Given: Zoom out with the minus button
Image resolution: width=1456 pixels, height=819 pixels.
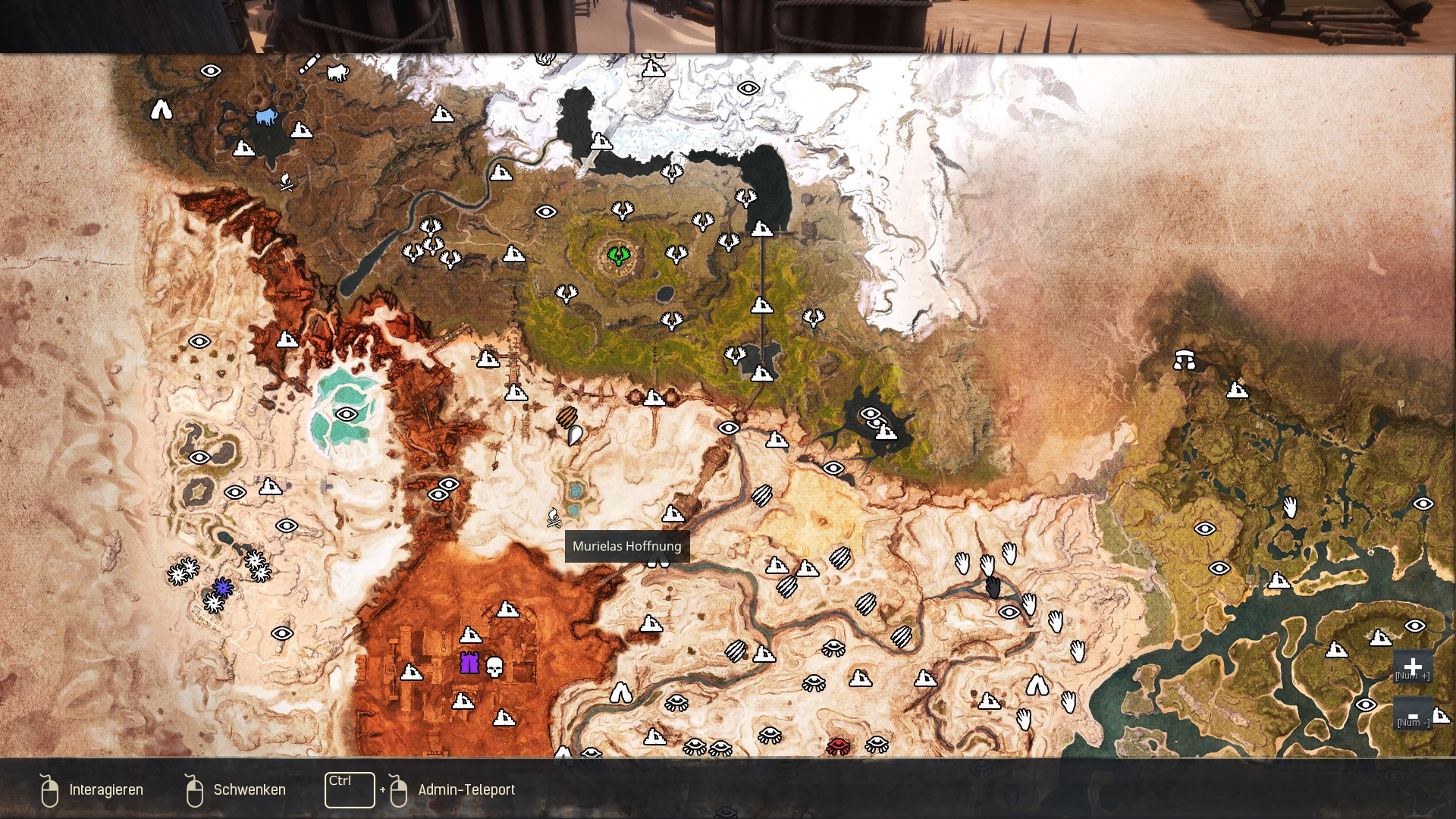Looking at the screenshot, I should tap(1412, 715).
